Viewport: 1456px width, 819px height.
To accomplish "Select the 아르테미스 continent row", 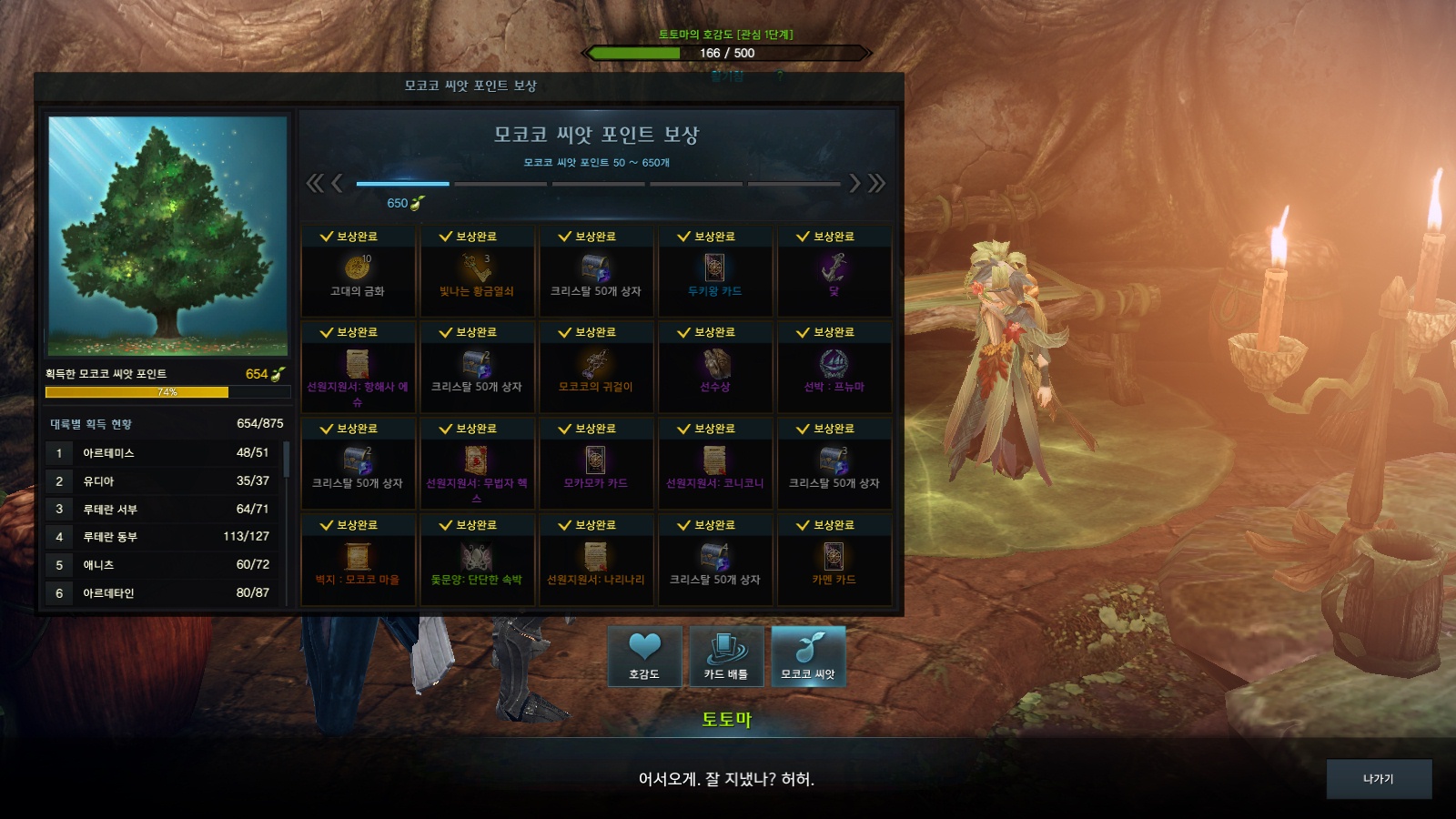I will pyautogui.click(x=164, y=453).
